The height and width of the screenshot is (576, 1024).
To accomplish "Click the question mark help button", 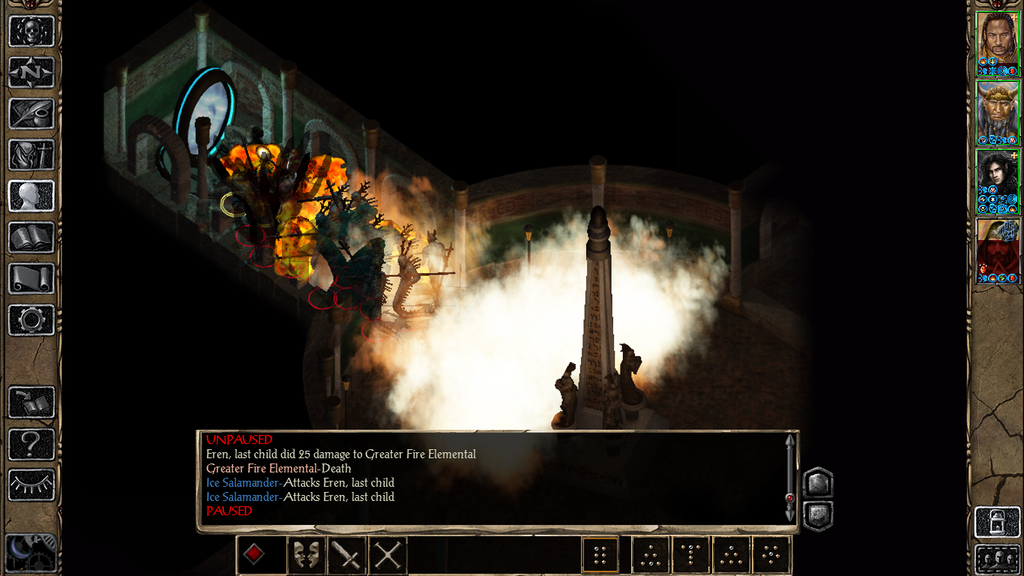I will (31, 443).
